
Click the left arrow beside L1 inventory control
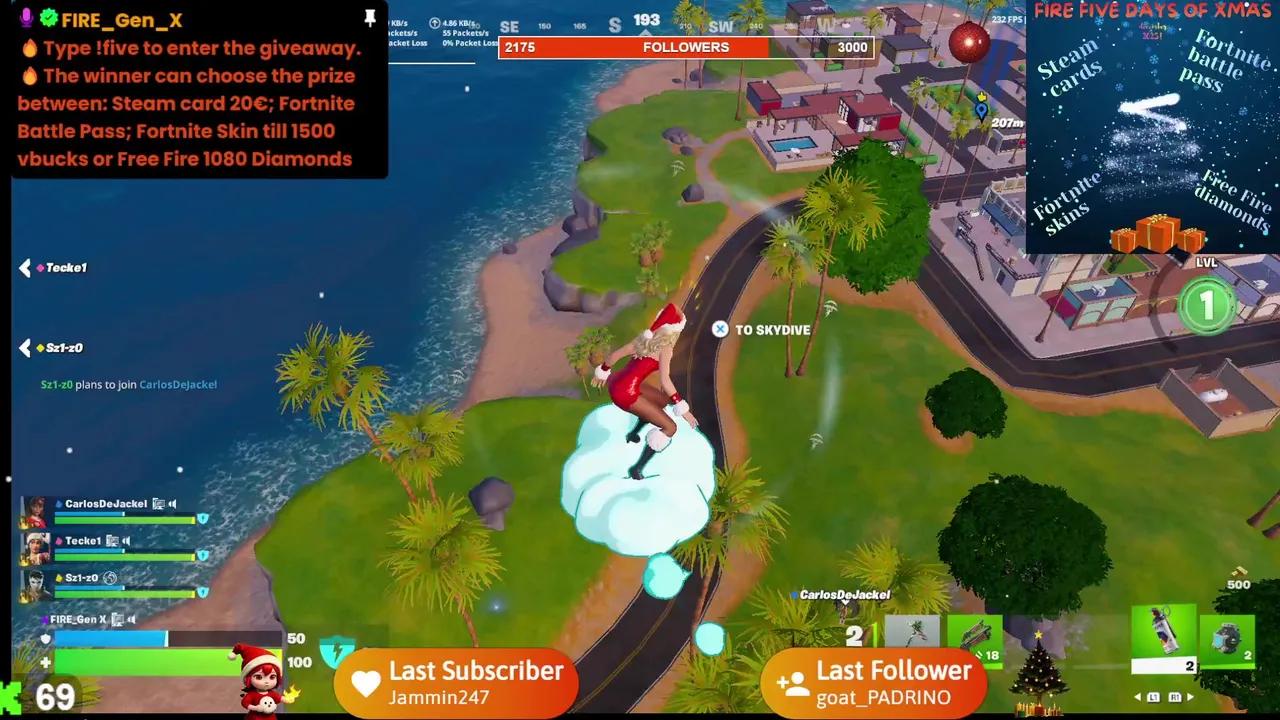tap(1137, 697)
